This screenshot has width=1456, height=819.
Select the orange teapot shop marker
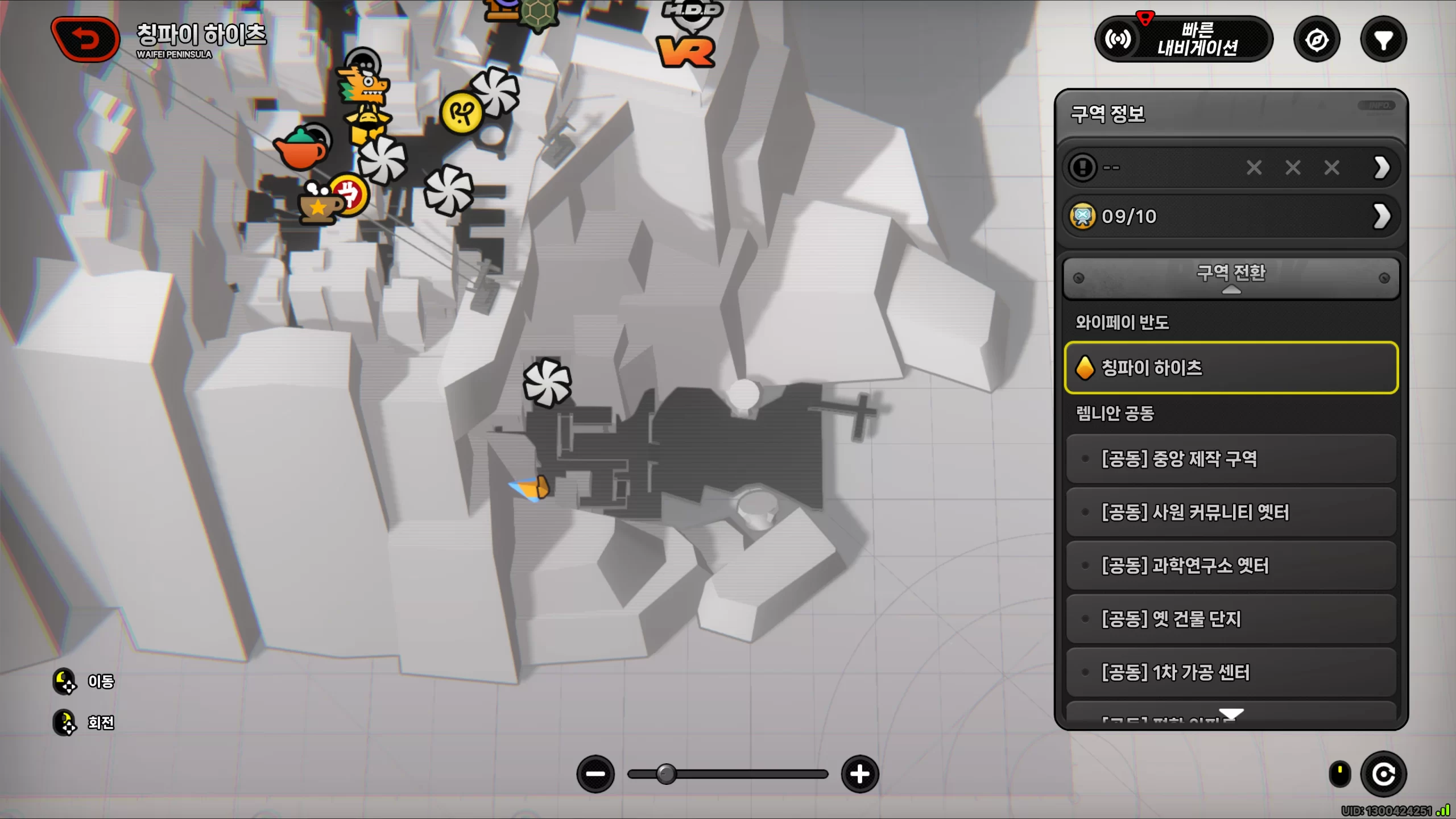click(x=301, y=149)
